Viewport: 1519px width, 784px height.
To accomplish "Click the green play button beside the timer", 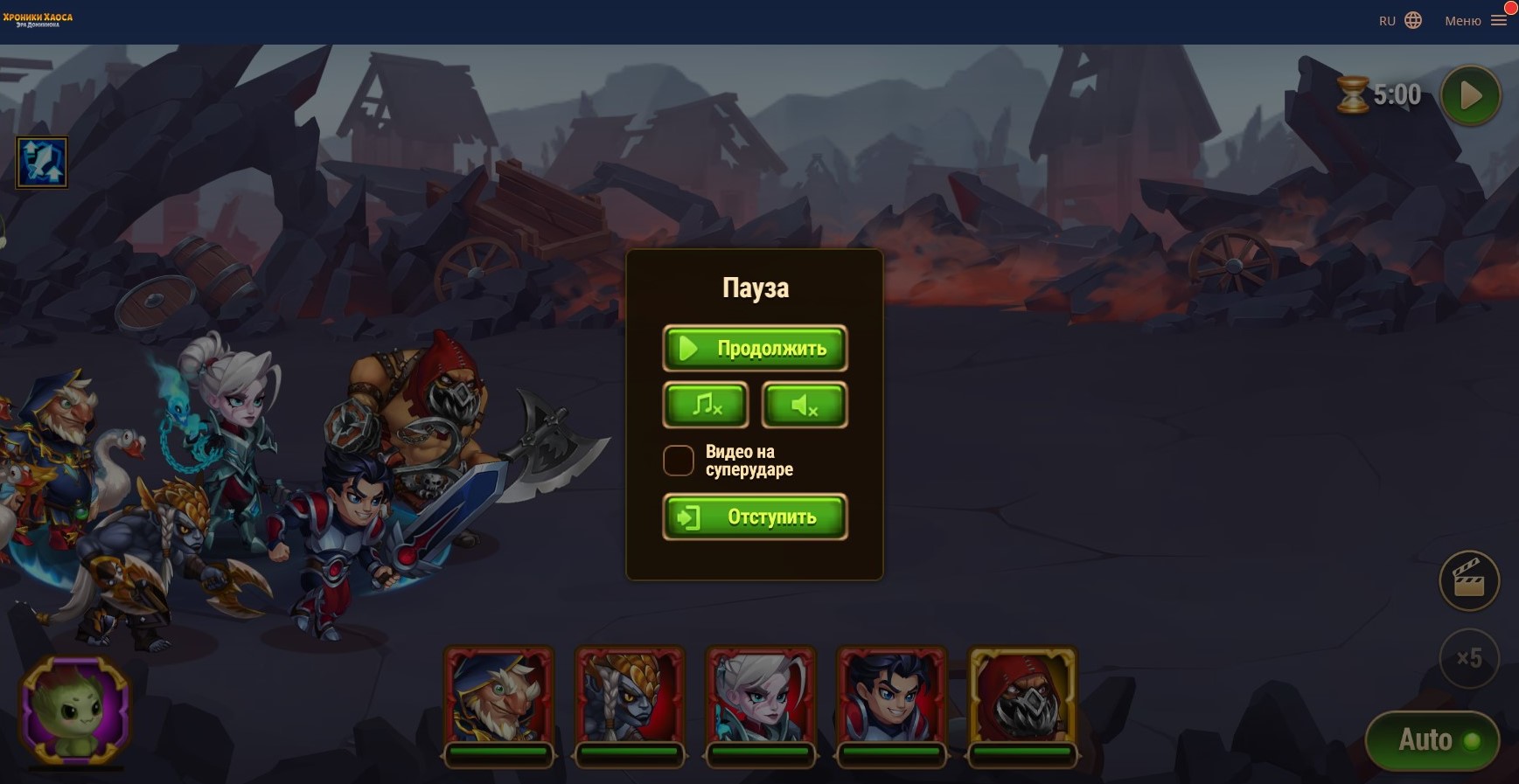I will [x=1471, y=95].
